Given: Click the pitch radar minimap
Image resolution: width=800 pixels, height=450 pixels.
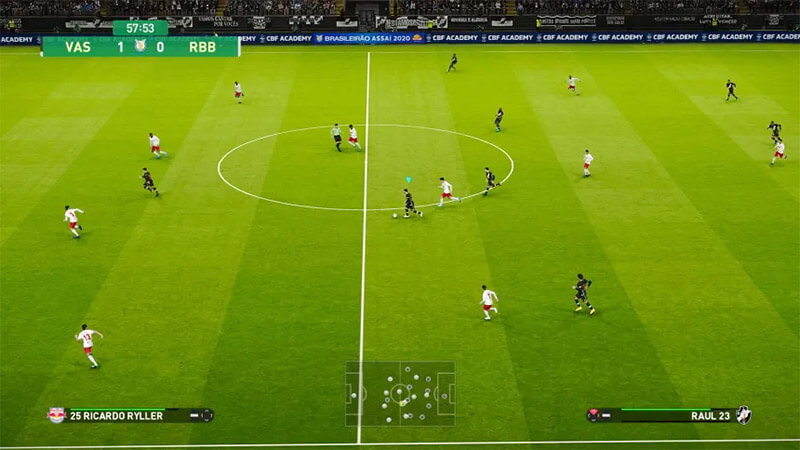Looking at the screenshot, I should 400,393.
